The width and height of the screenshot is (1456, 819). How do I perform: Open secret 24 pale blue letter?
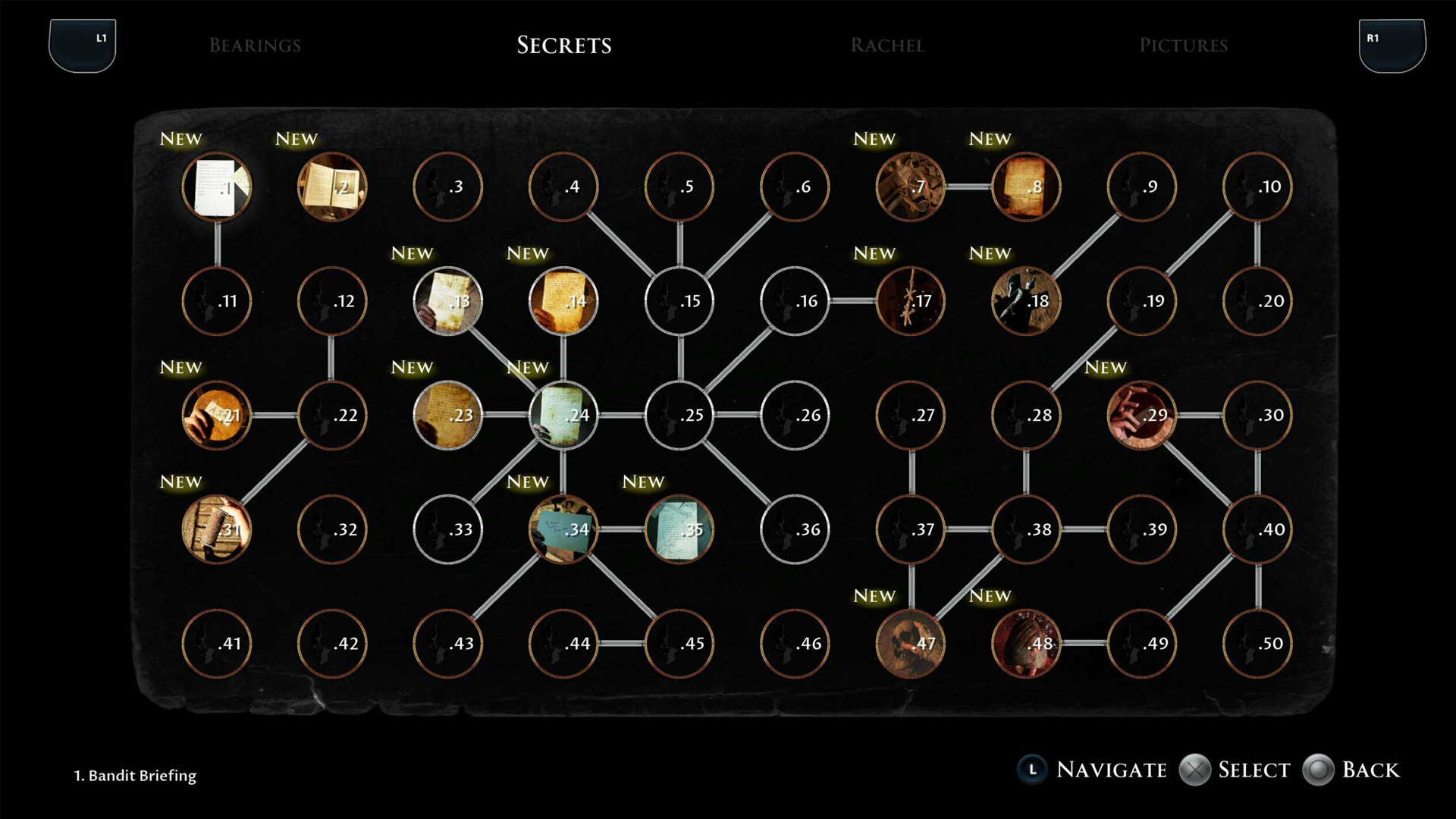(563, 415)
